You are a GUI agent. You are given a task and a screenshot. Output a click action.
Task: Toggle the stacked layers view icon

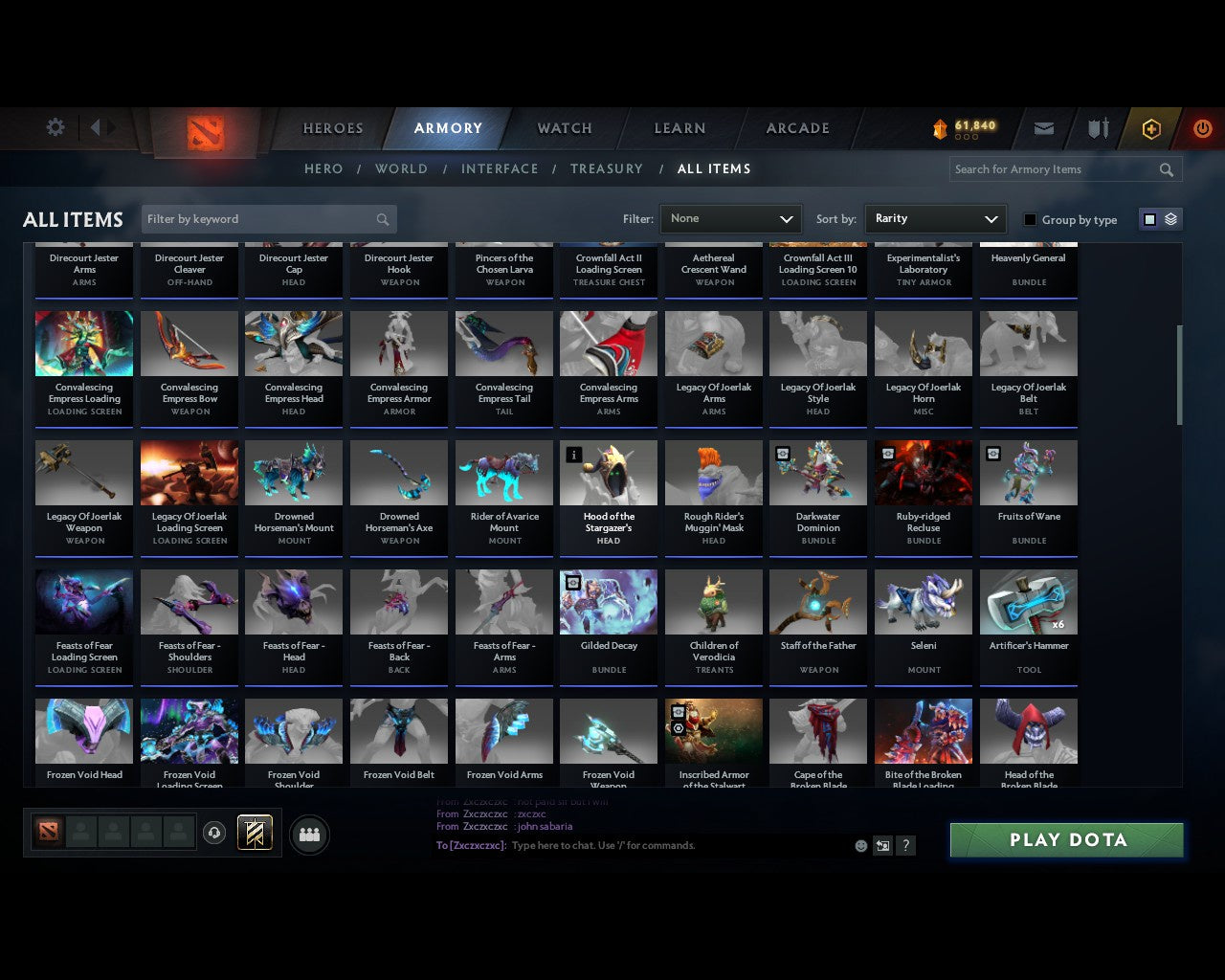[1169, 219]
